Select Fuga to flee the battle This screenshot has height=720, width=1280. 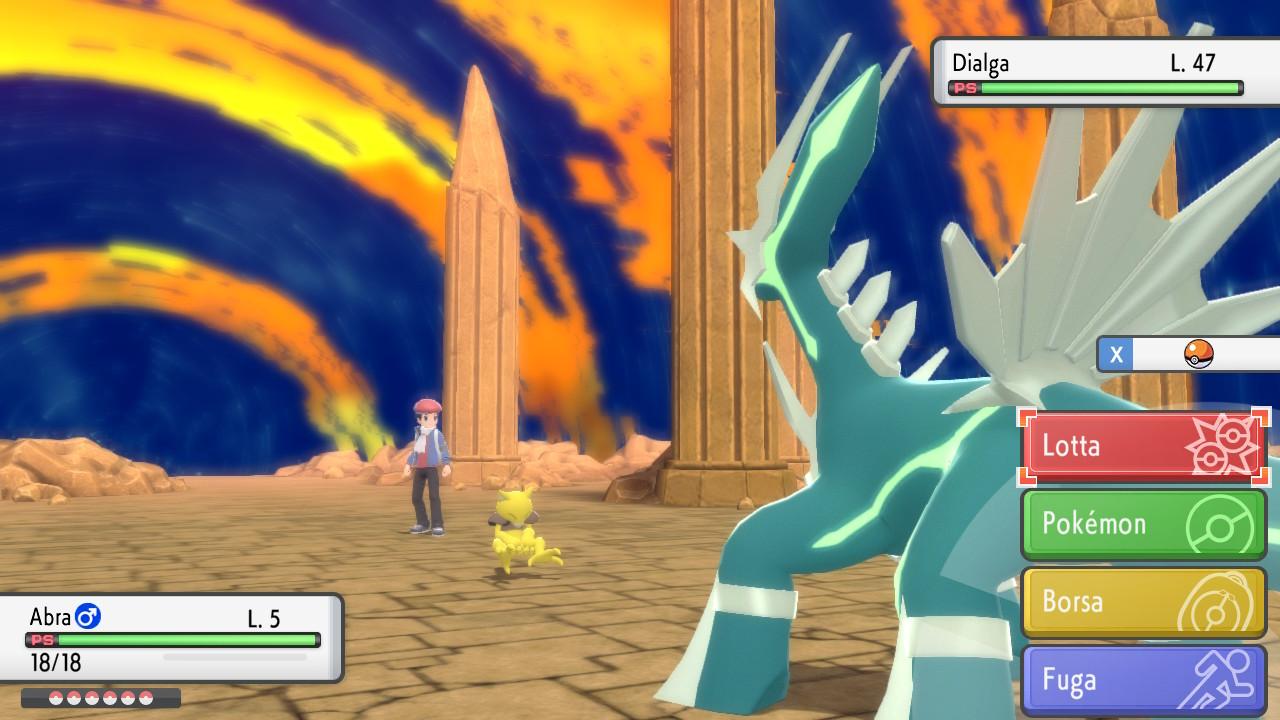(x=1144, y=680)
